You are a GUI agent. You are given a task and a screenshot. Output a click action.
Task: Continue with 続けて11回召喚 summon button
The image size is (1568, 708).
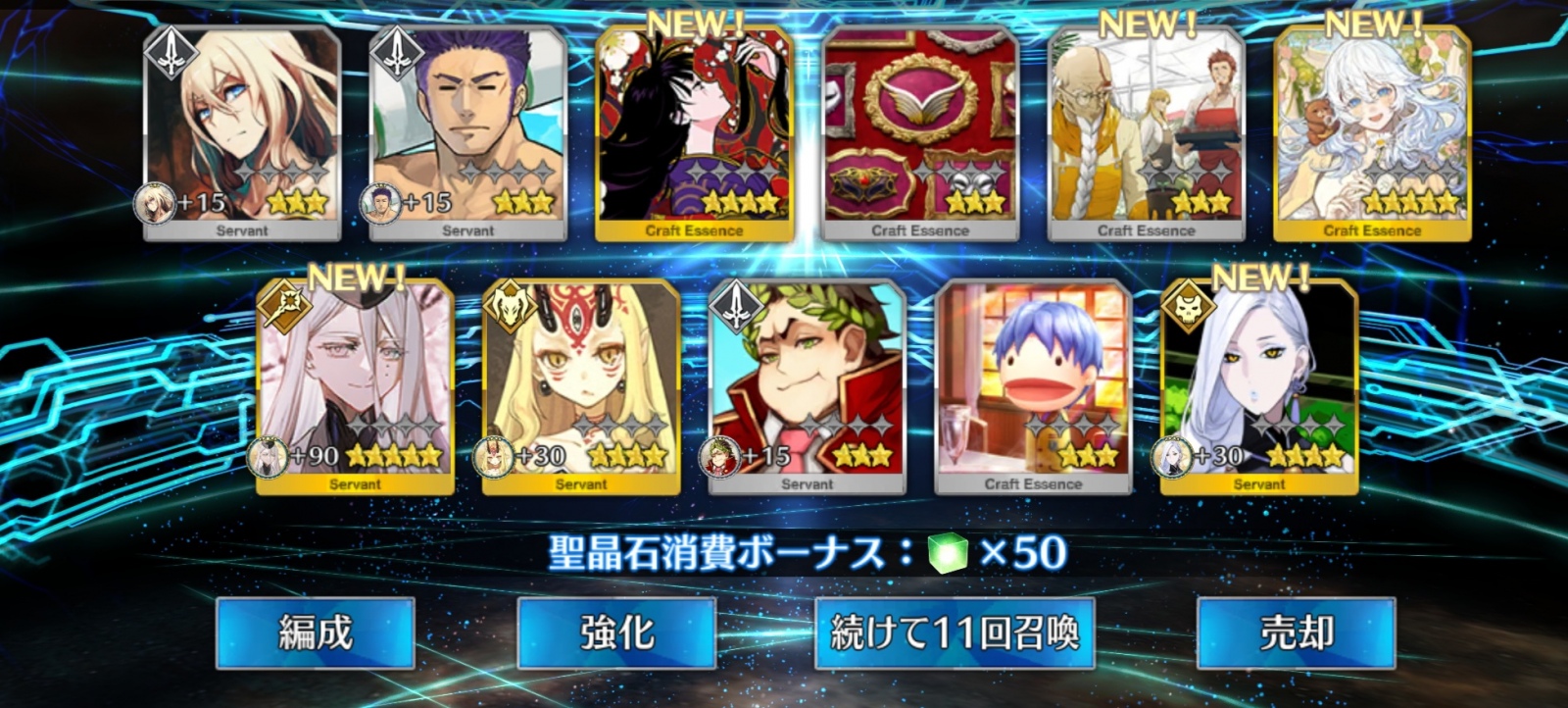[x=955, y=633]
